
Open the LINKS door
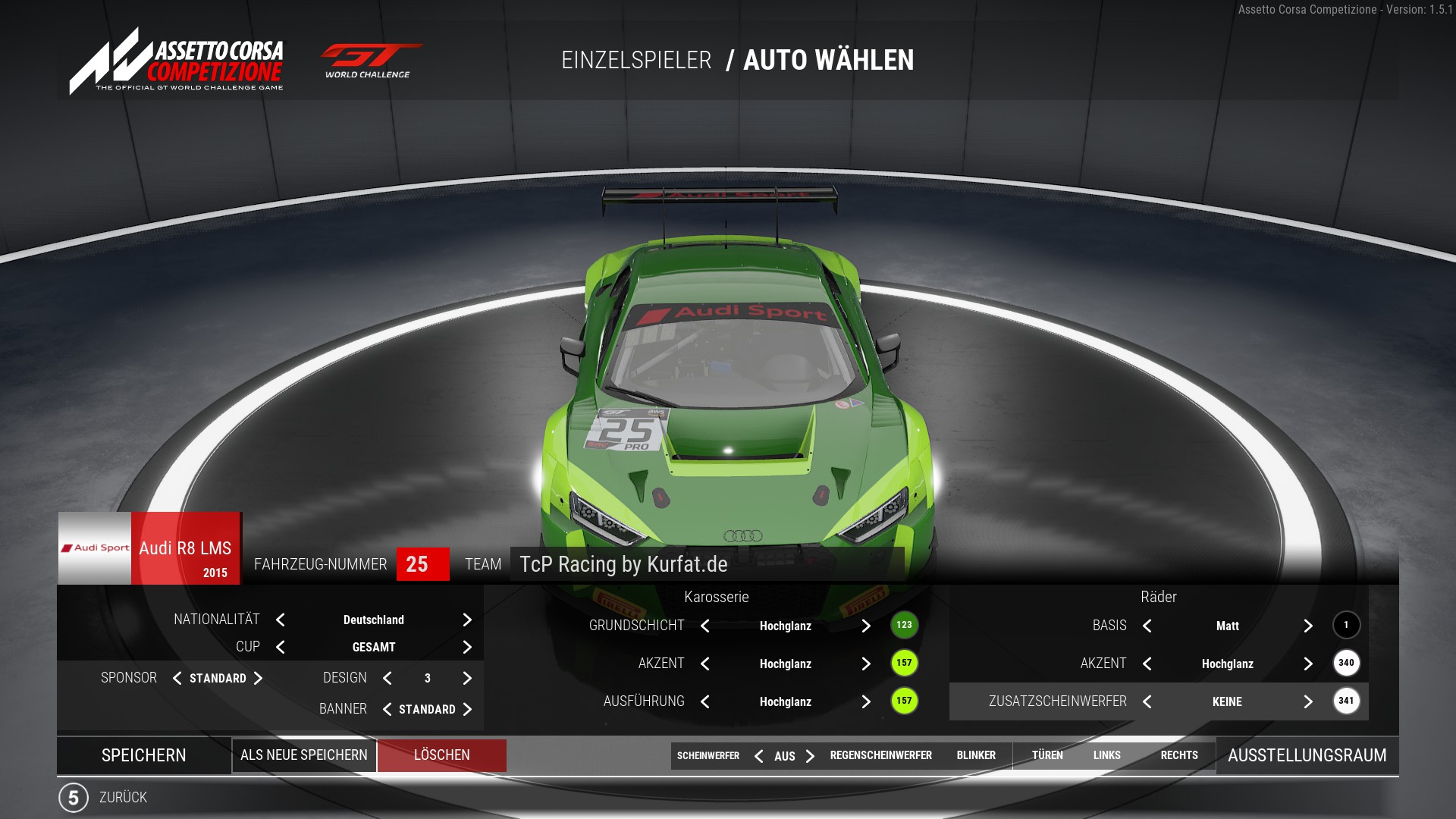[x=1106, y=755]
